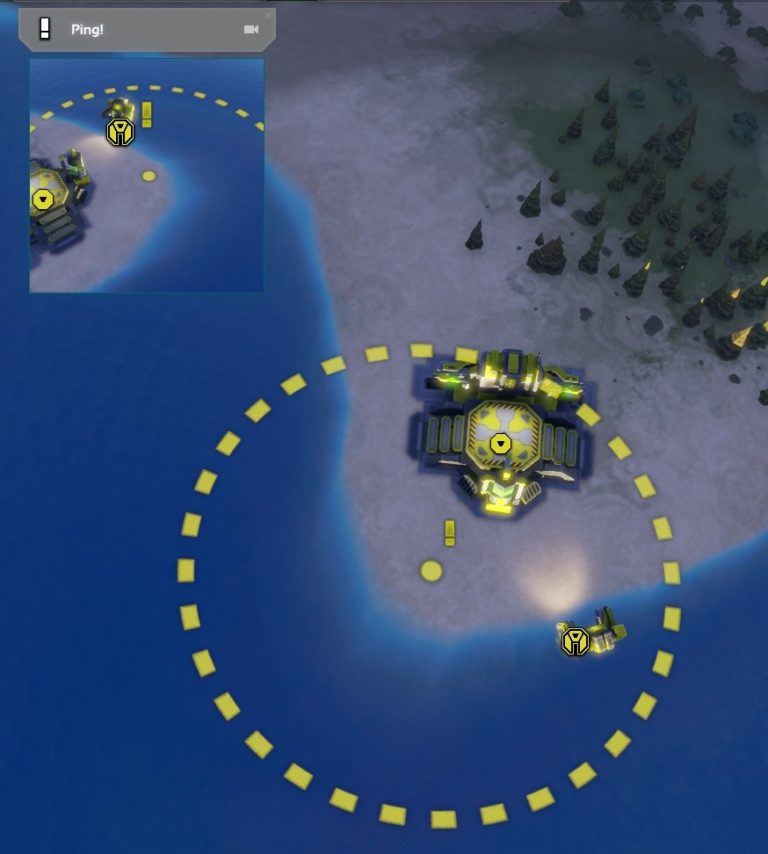Close the Ping! alert panel
768x854 pixels.
pyautogui.click(x=268, y=15)
